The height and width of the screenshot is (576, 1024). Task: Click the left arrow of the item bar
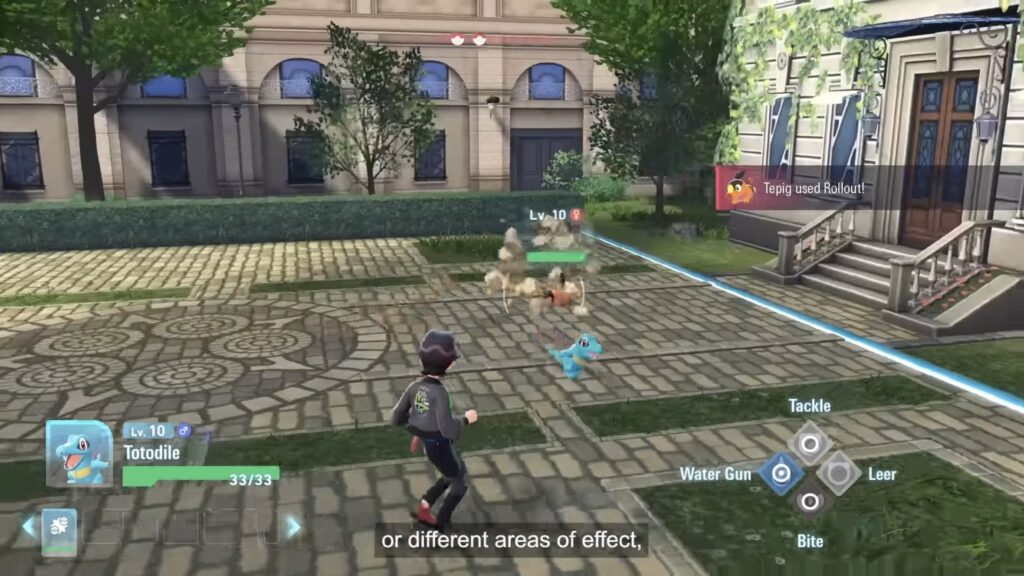[x=28, y=527]
